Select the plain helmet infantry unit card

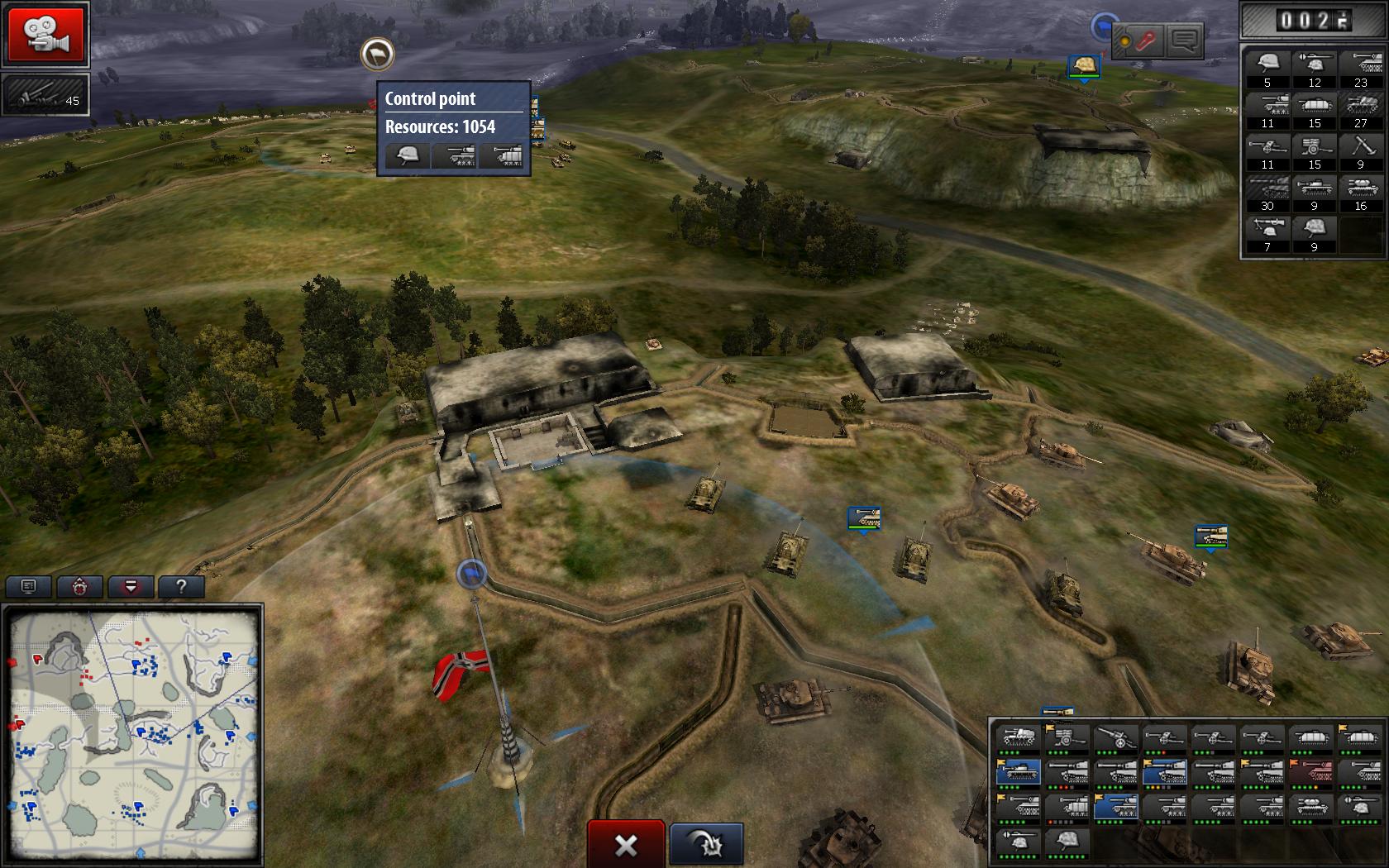[1065, 841]
